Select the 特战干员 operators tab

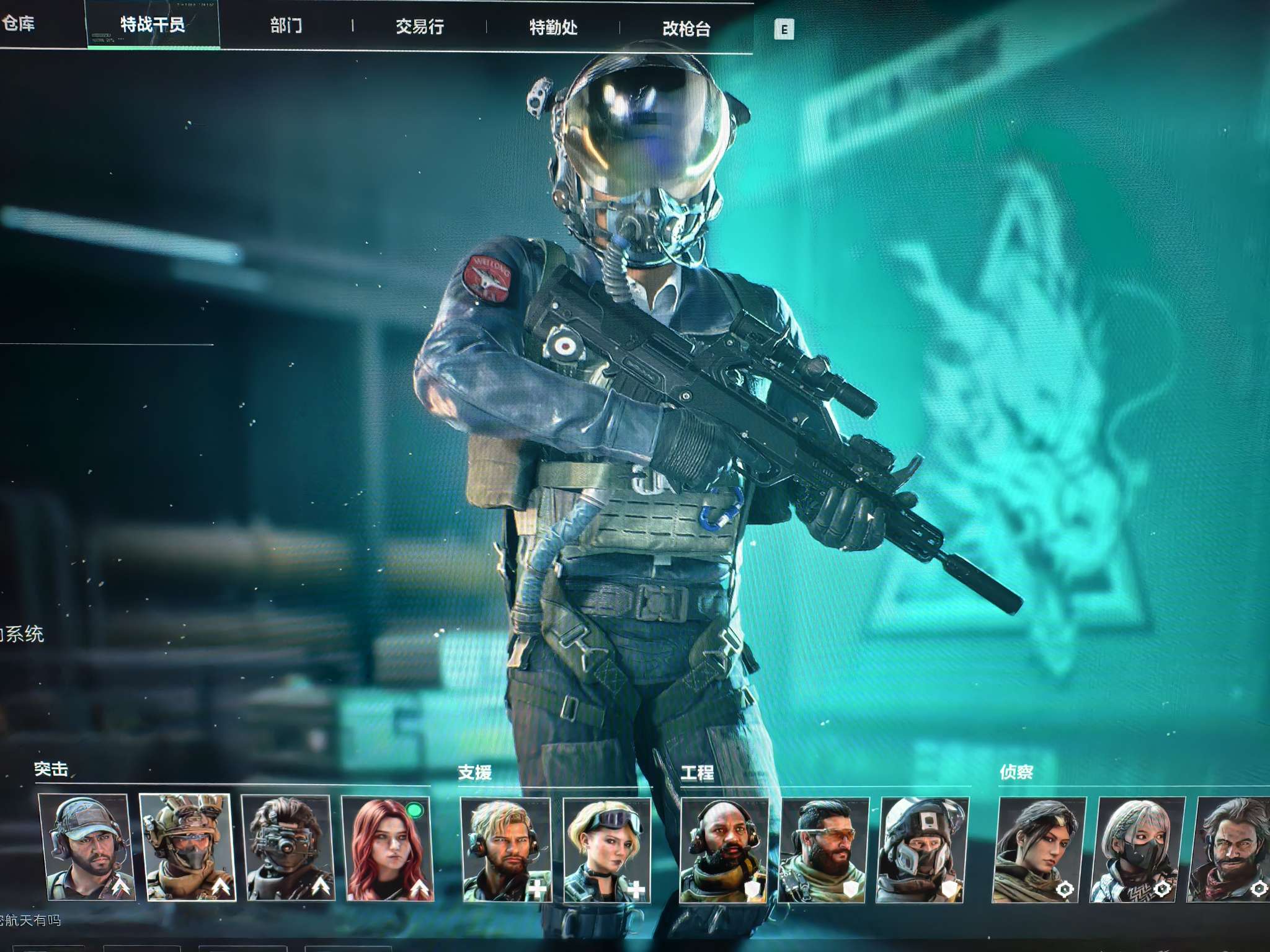click(153, 25)
